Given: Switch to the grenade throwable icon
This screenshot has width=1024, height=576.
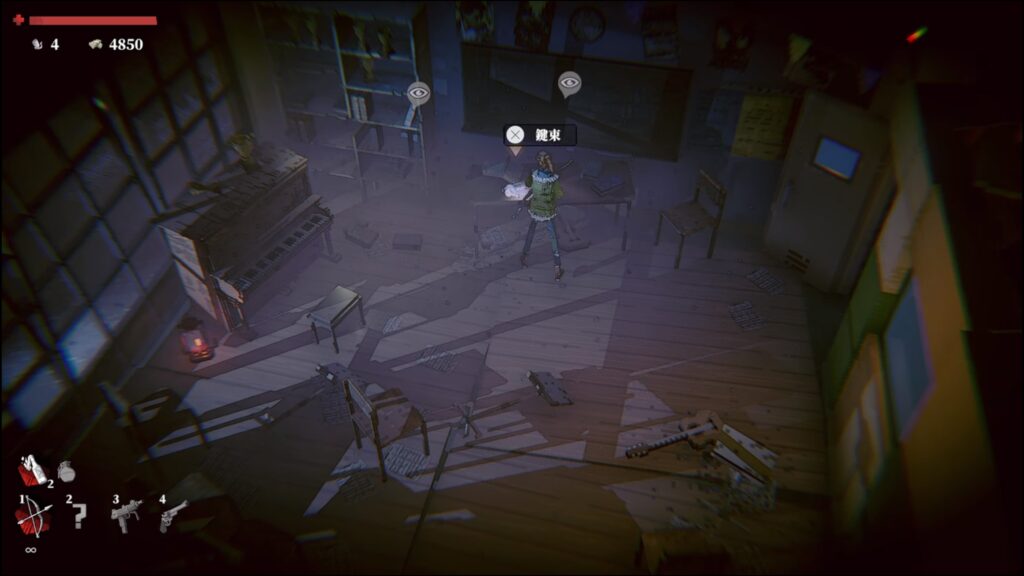Looking at the screenshot, I should [x=66, y=470].
